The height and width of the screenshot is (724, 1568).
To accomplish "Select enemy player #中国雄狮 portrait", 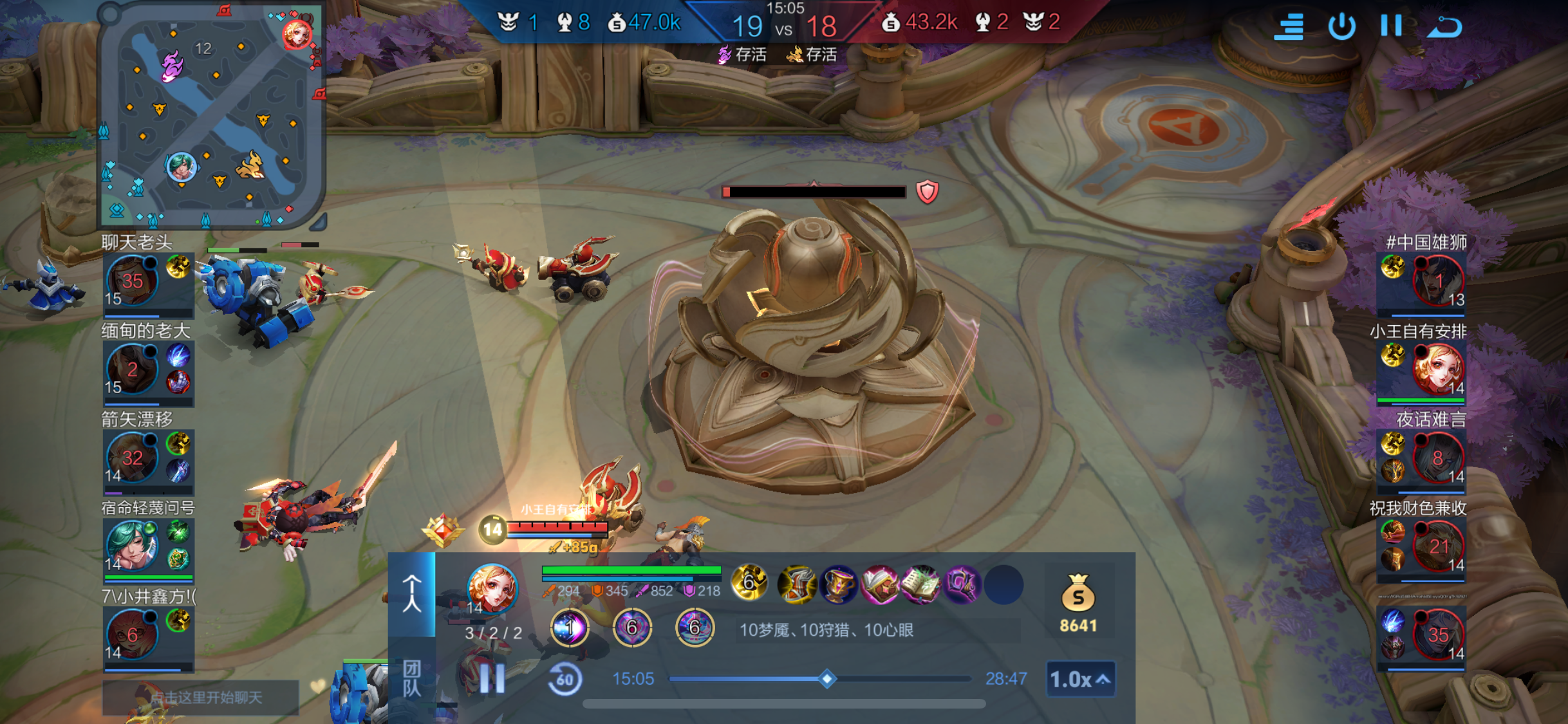I will [1437, 281].
